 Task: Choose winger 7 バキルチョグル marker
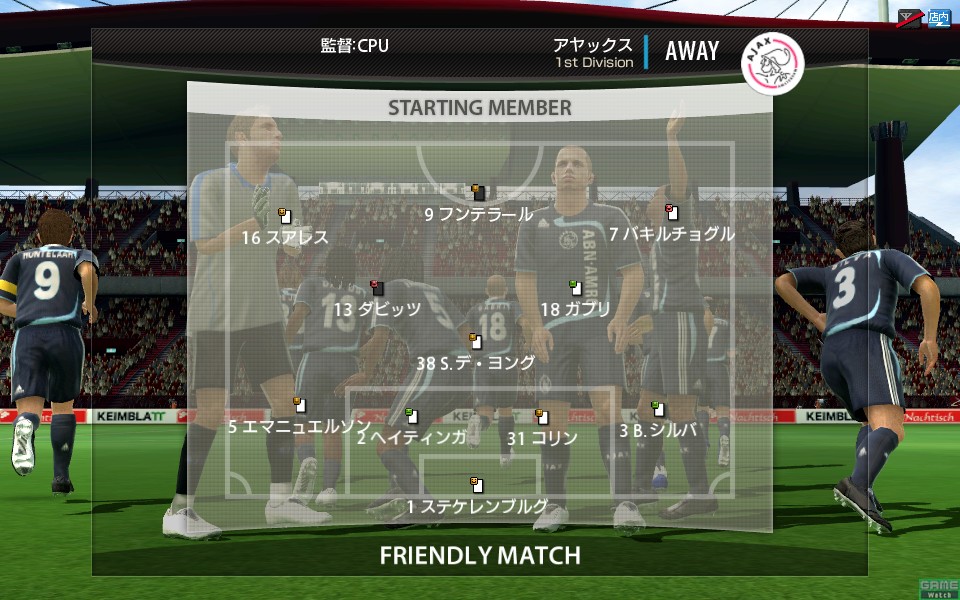point(672,212)
